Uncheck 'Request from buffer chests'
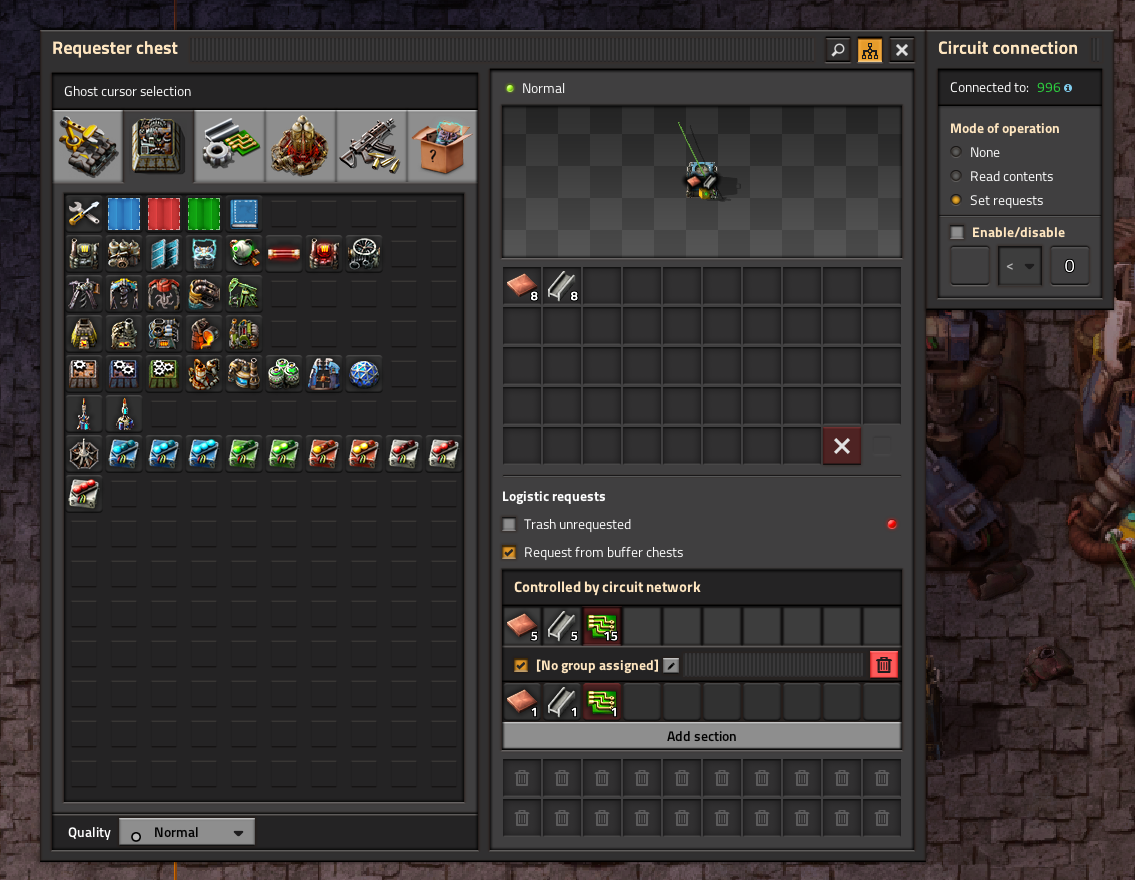 509,552
